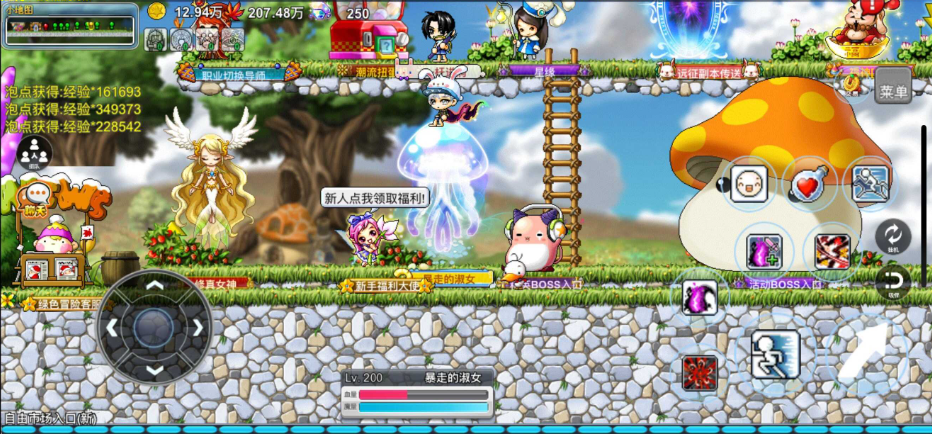Open the chat (聊天) speech bubble

coord(39,193)
